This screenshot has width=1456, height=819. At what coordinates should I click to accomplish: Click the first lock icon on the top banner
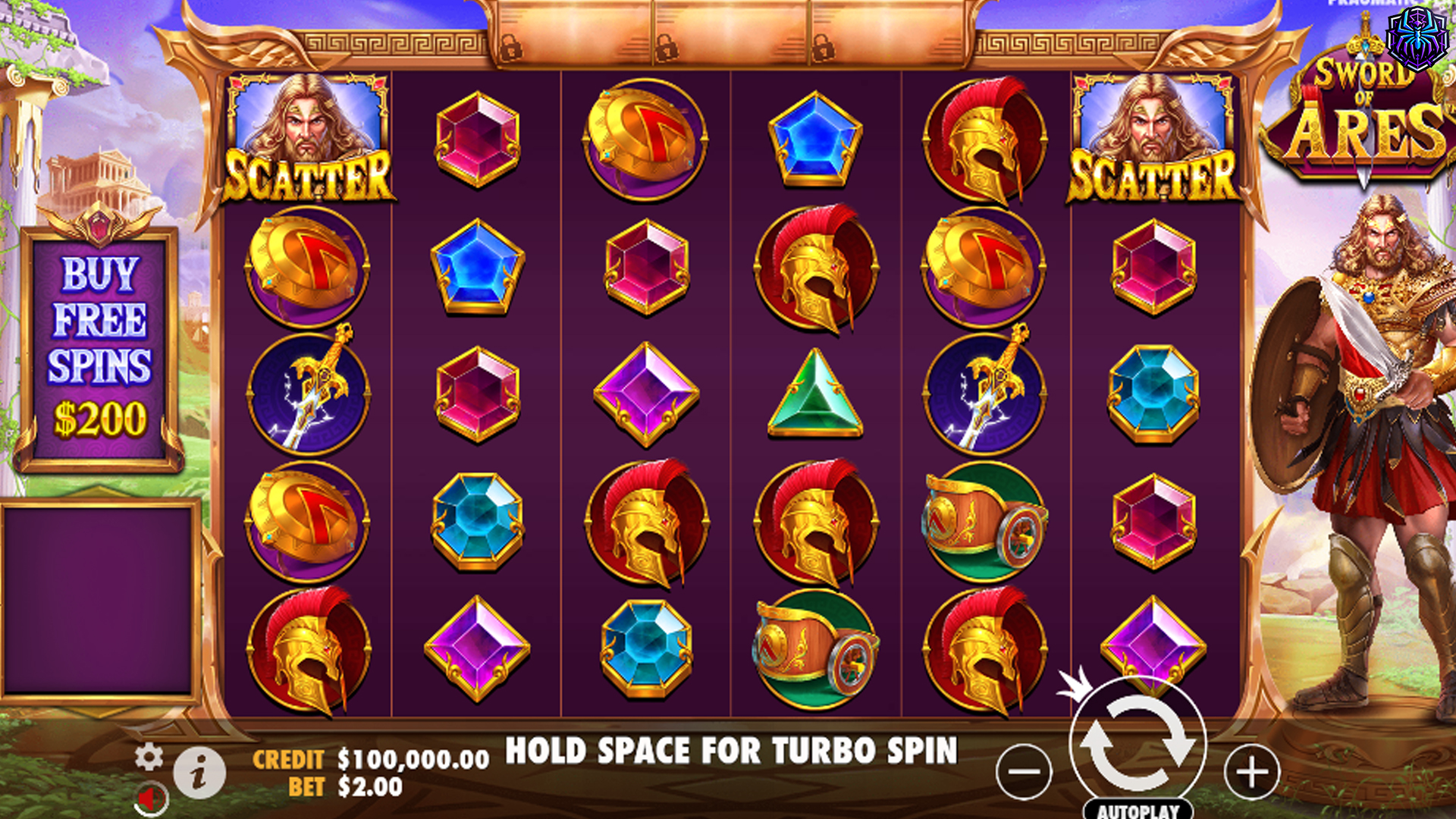(x=510, y=49)
